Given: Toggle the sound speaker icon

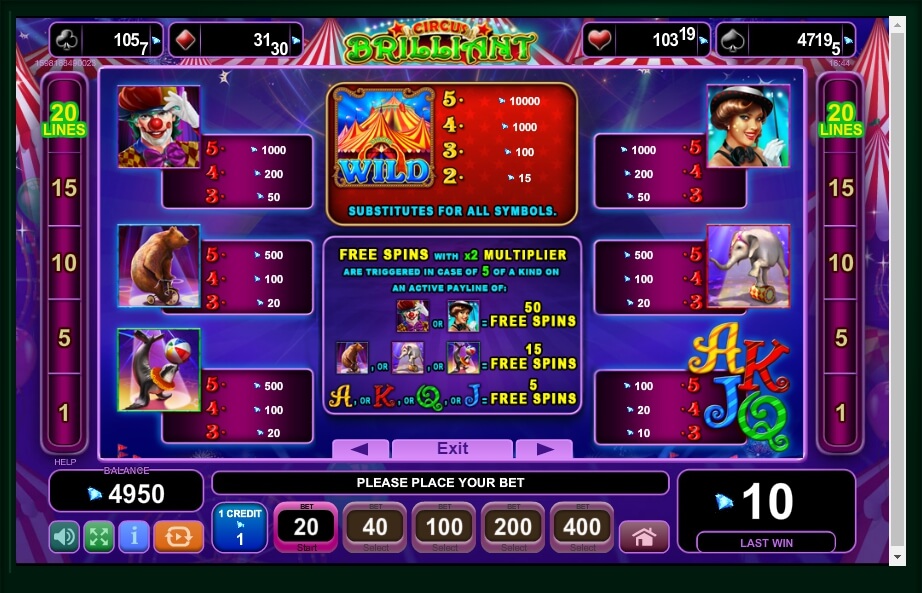Looking at the screenshot, I should (x=64, y=537).
